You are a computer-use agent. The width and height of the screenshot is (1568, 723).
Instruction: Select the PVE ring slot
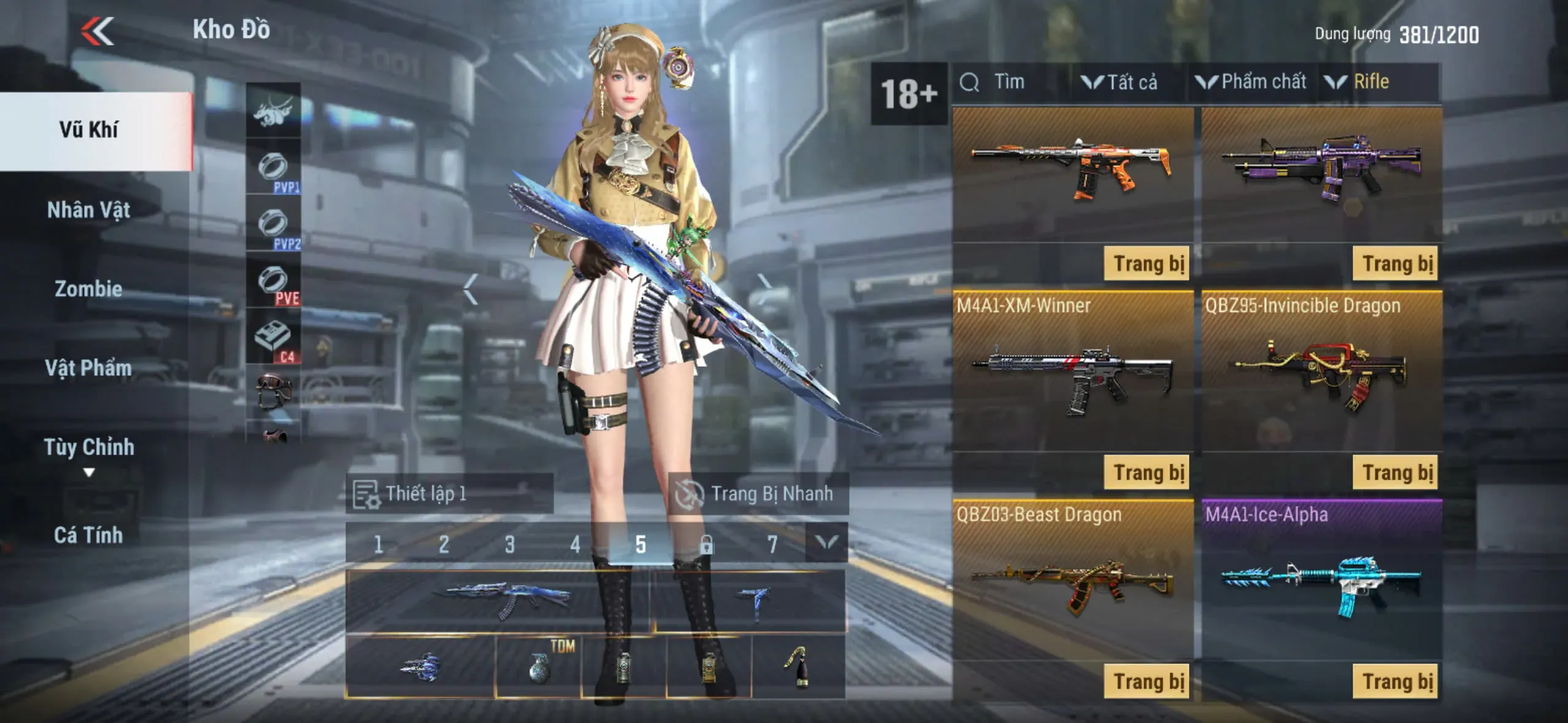(274, 282)
